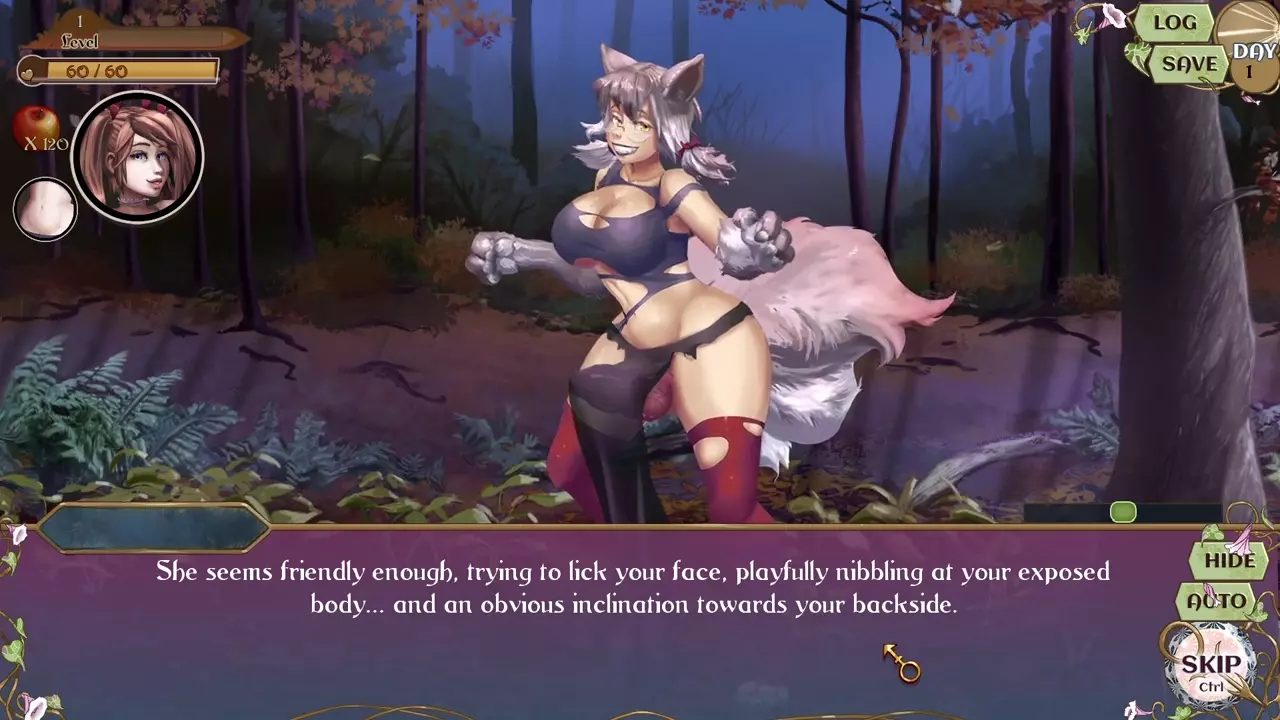The width and height of the screenshot is (1280, 720).
Task: Select the round belly status icon
Action: [45, 209]
